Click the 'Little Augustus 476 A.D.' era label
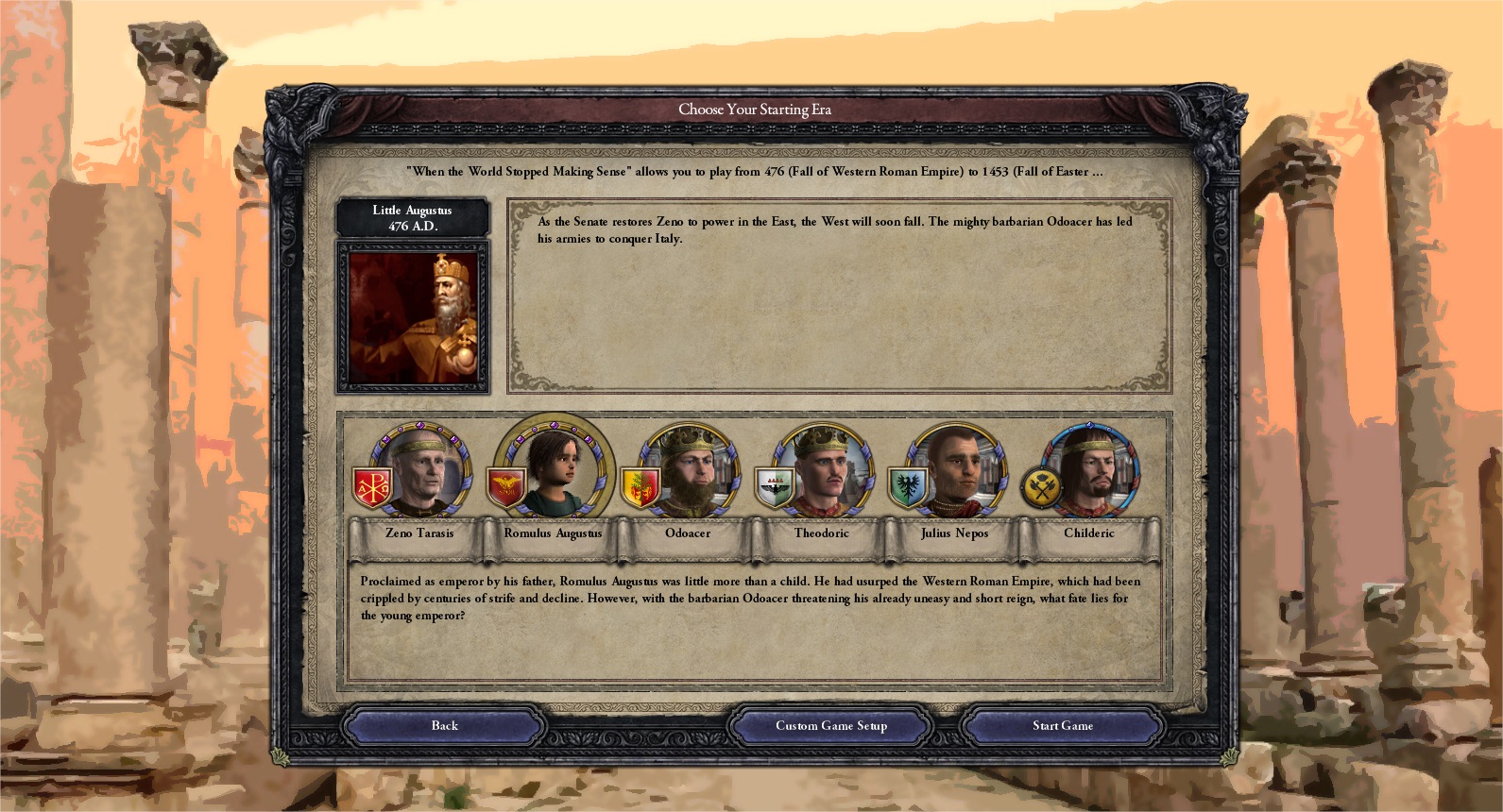Screen dimensions: 1503x812 click(x=412, y=217)
